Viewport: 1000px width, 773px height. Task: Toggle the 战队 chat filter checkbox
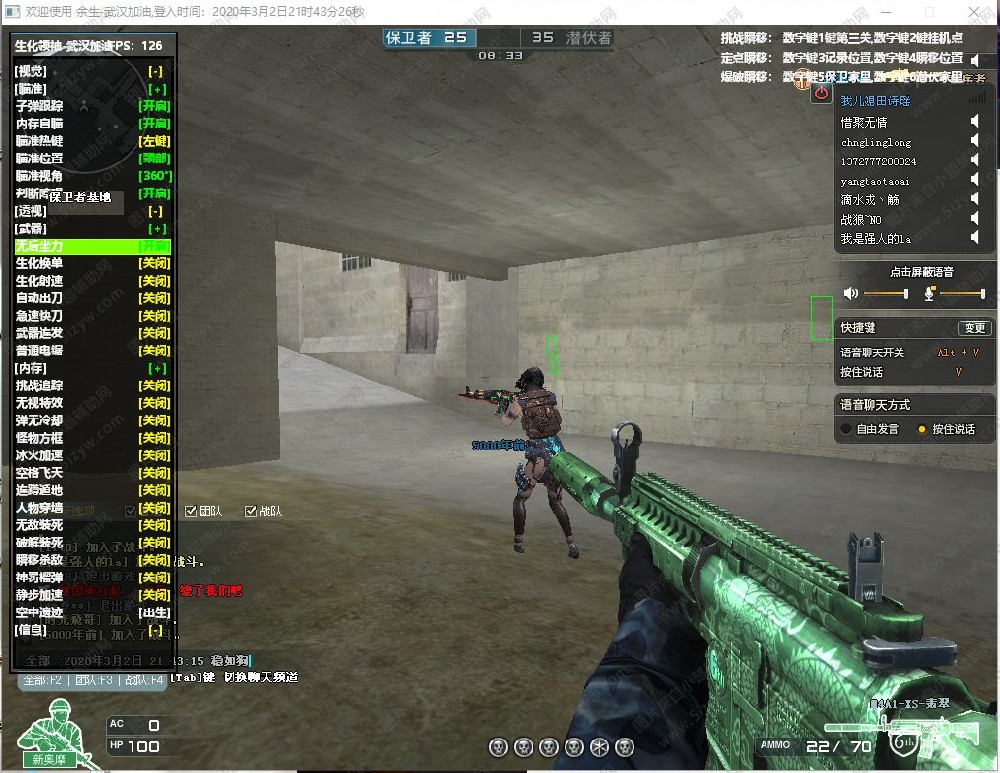tap(251, 511)
